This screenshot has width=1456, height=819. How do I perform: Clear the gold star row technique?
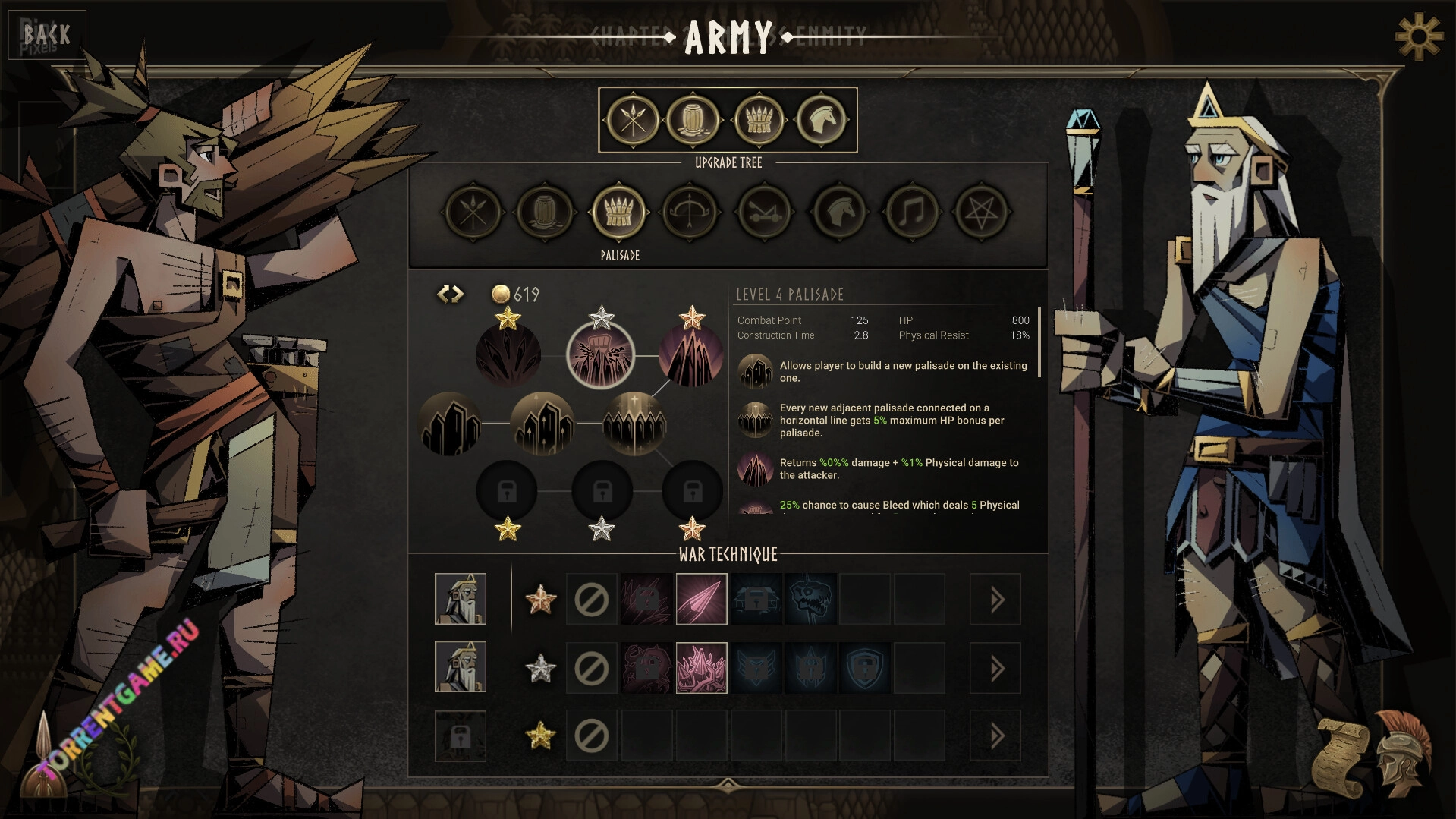591,736
